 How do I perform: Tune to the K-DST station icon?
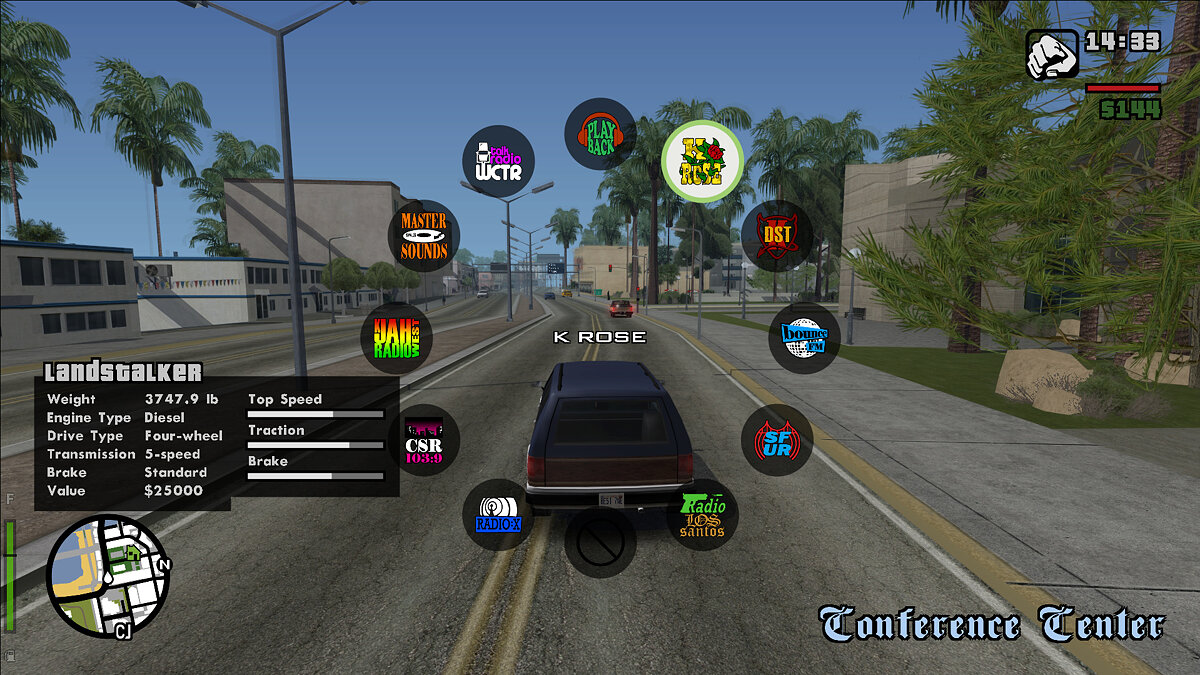(x=777, y=236)
